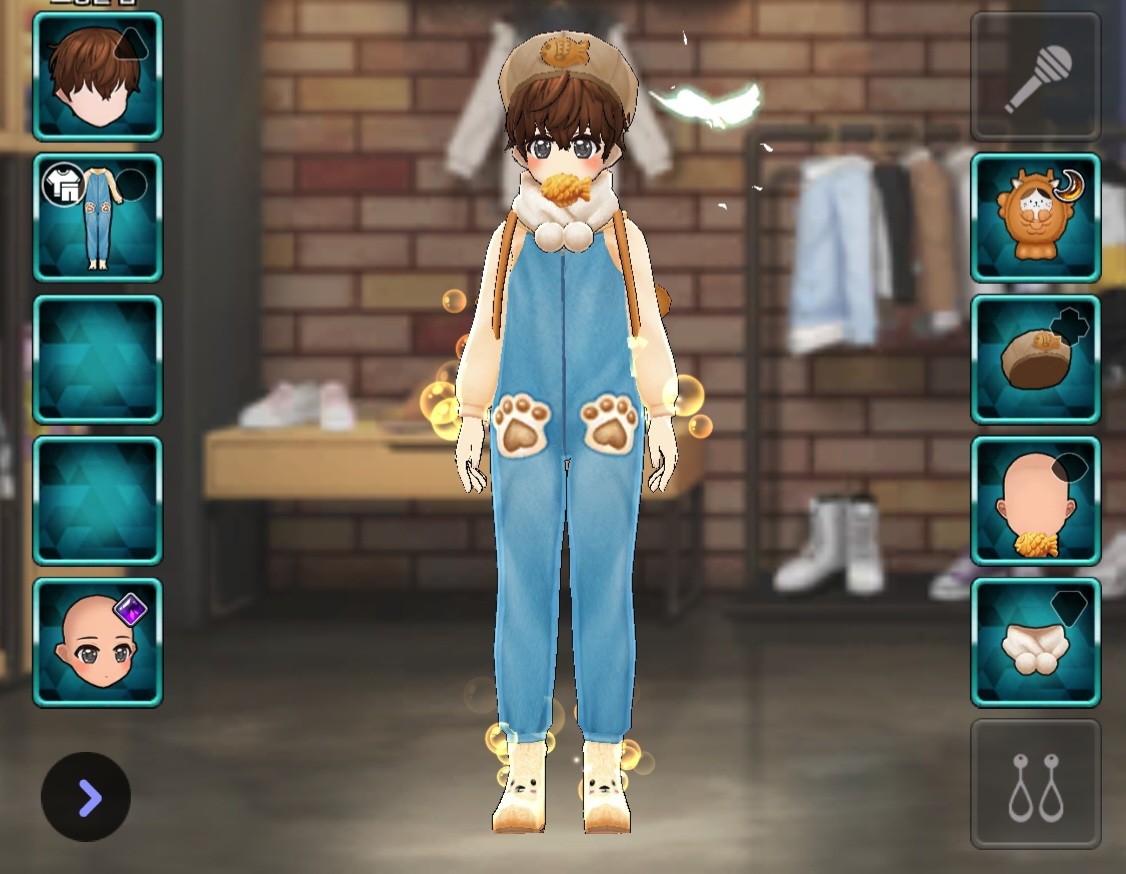Image resolution: width=1126 pixels, height=874 pixels.
Task: Open the blue overalls outfit slot
Action: click(97, 217)
